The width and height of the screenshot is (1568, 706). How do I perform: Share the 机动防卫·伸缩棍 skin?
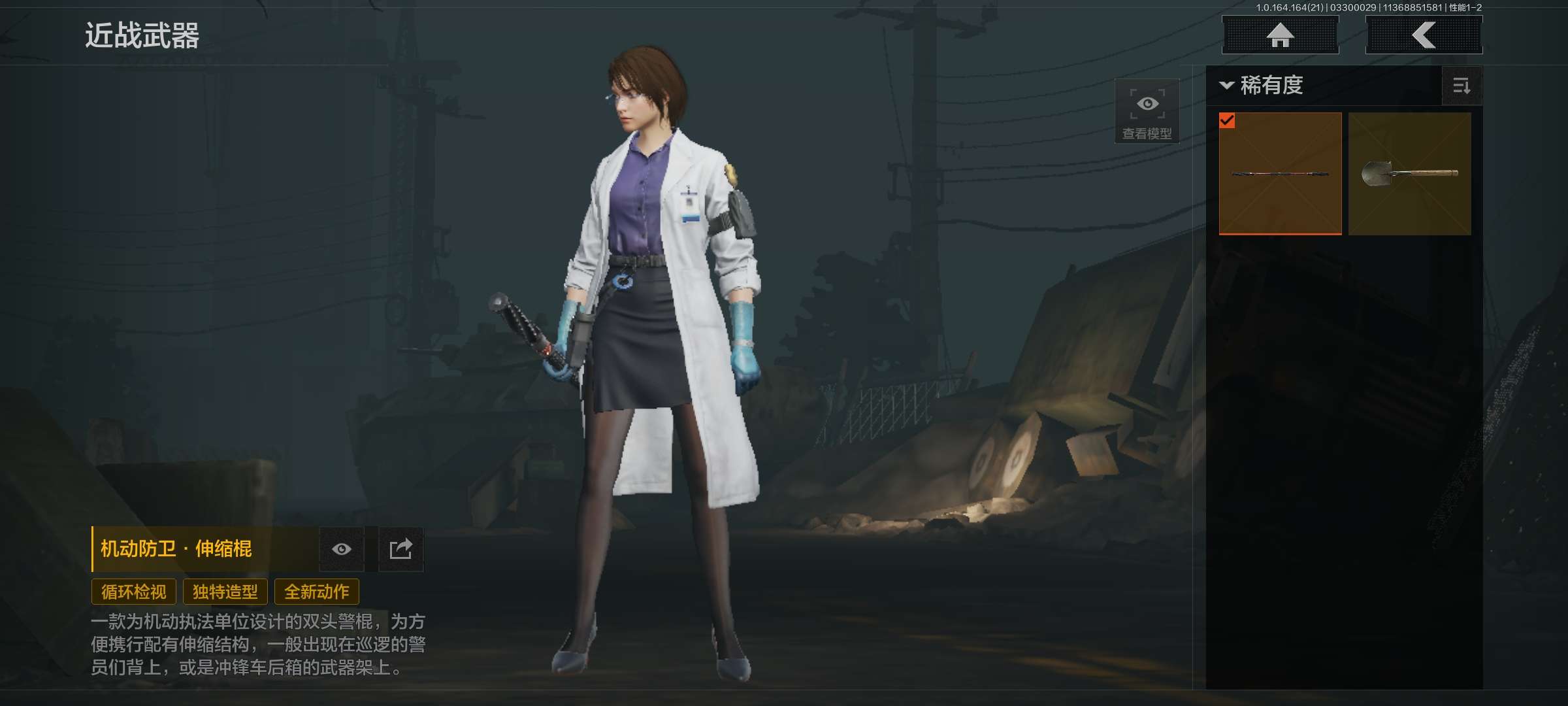400,549
